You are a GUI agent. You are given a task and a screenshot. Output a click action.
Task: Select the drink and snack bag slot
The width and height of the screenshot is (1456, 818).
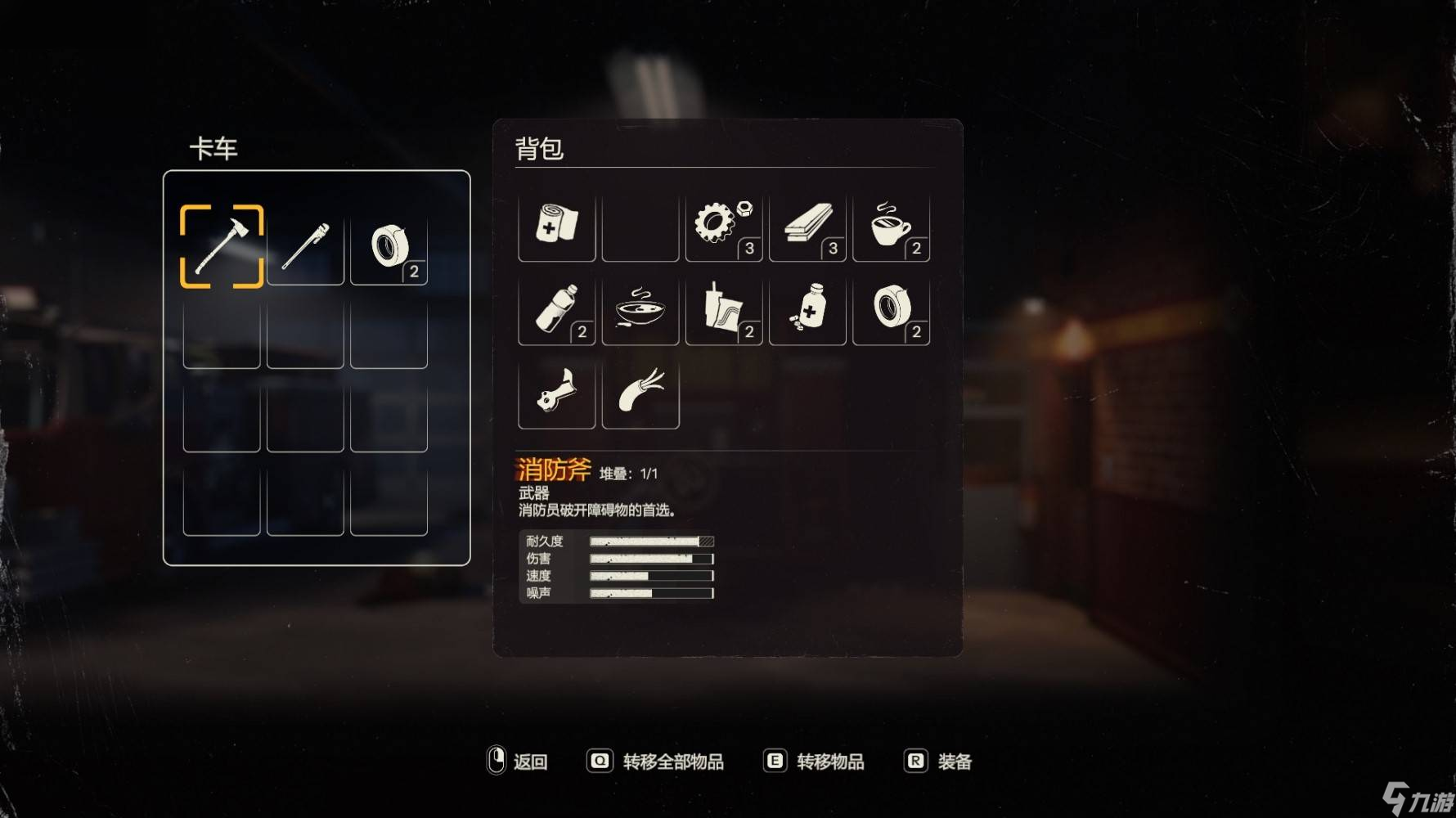(x=723, y=309)
